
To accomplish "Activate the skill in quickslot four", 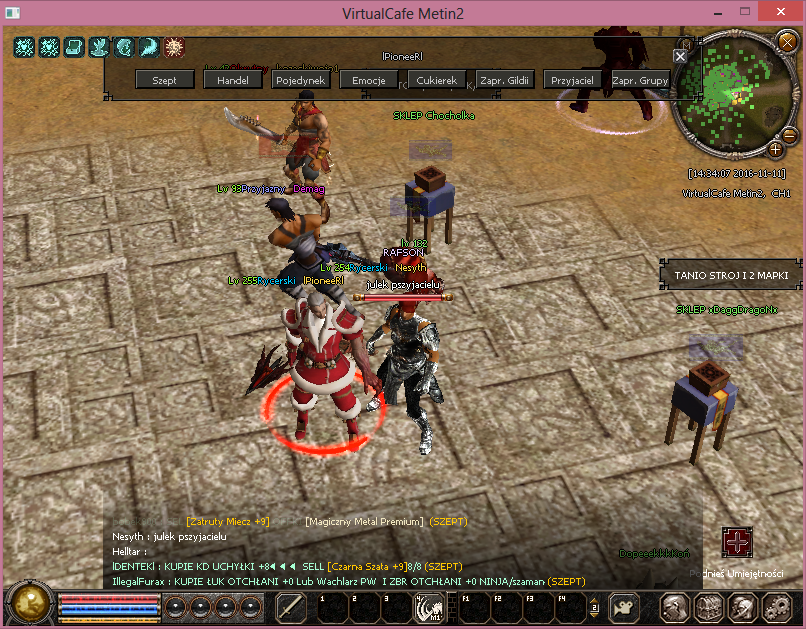I will tap(430, 607).
